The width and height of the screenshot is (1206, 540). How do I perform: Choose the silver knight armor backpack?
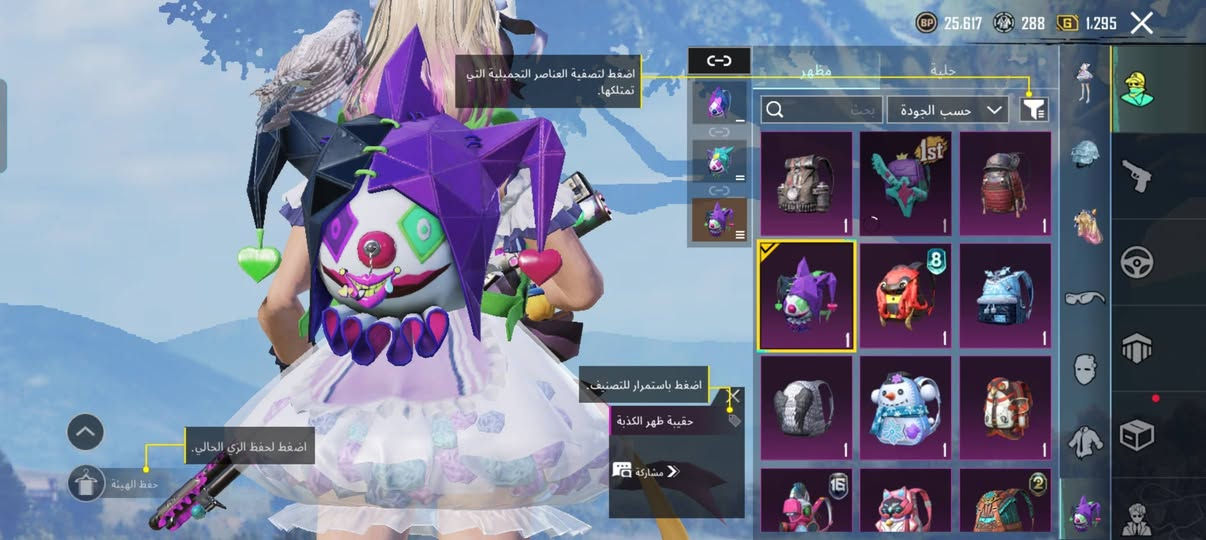coord(806,408)
